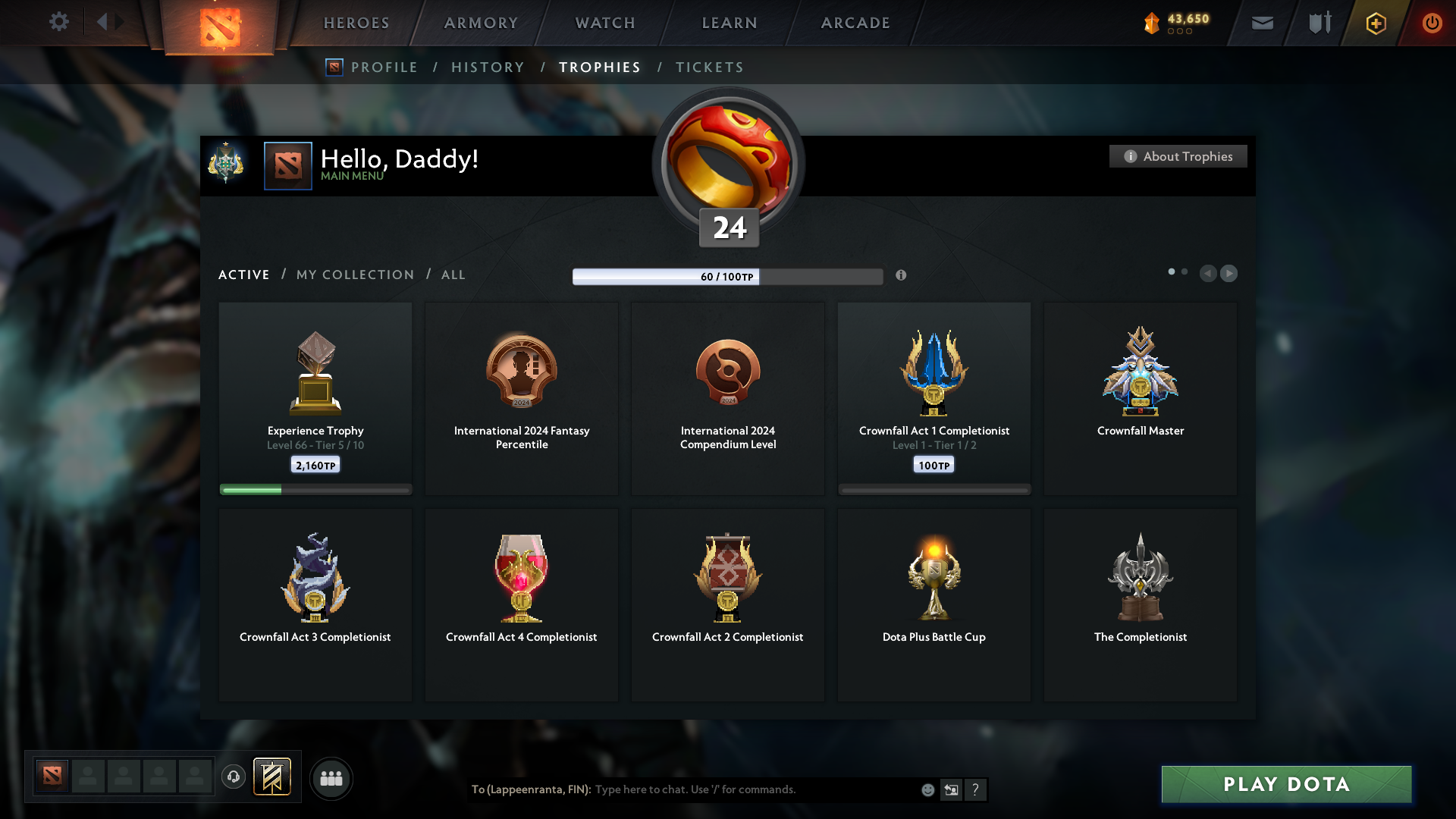Image resolution: width=1456 pixels, height=819 pixels.
Task: Click the power button to exit Dota
Action: [x=1432, y=23]
